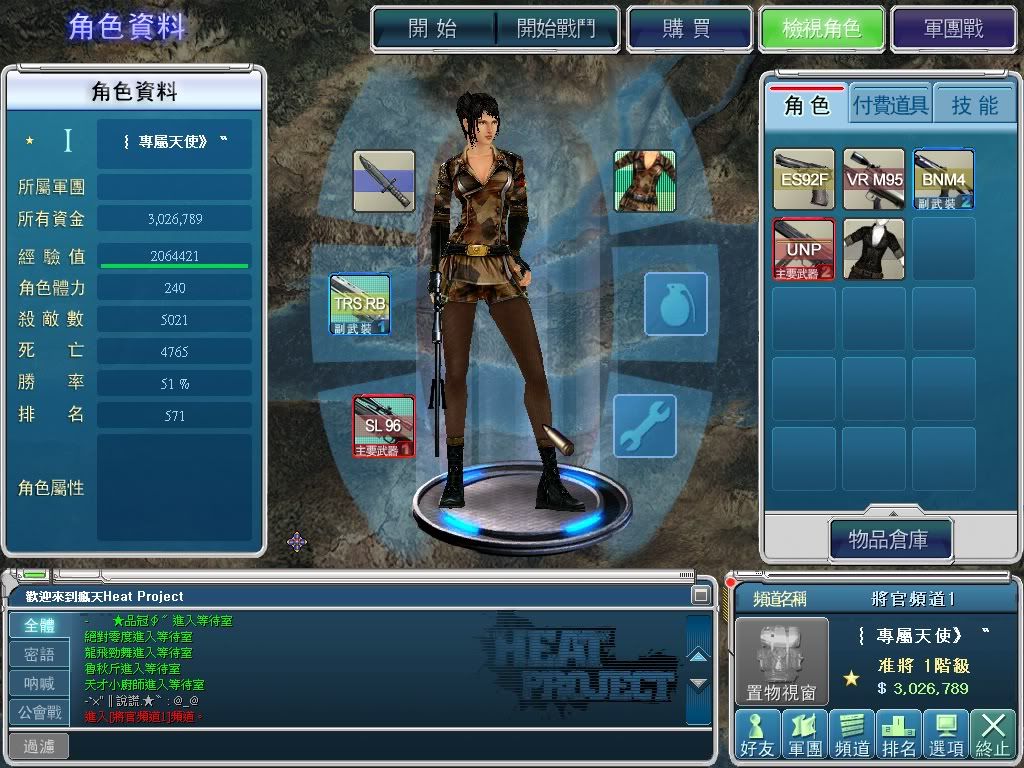Click the equipped SL 96 primary weapon
The image size is (1024, 768).
click(383, 426)
